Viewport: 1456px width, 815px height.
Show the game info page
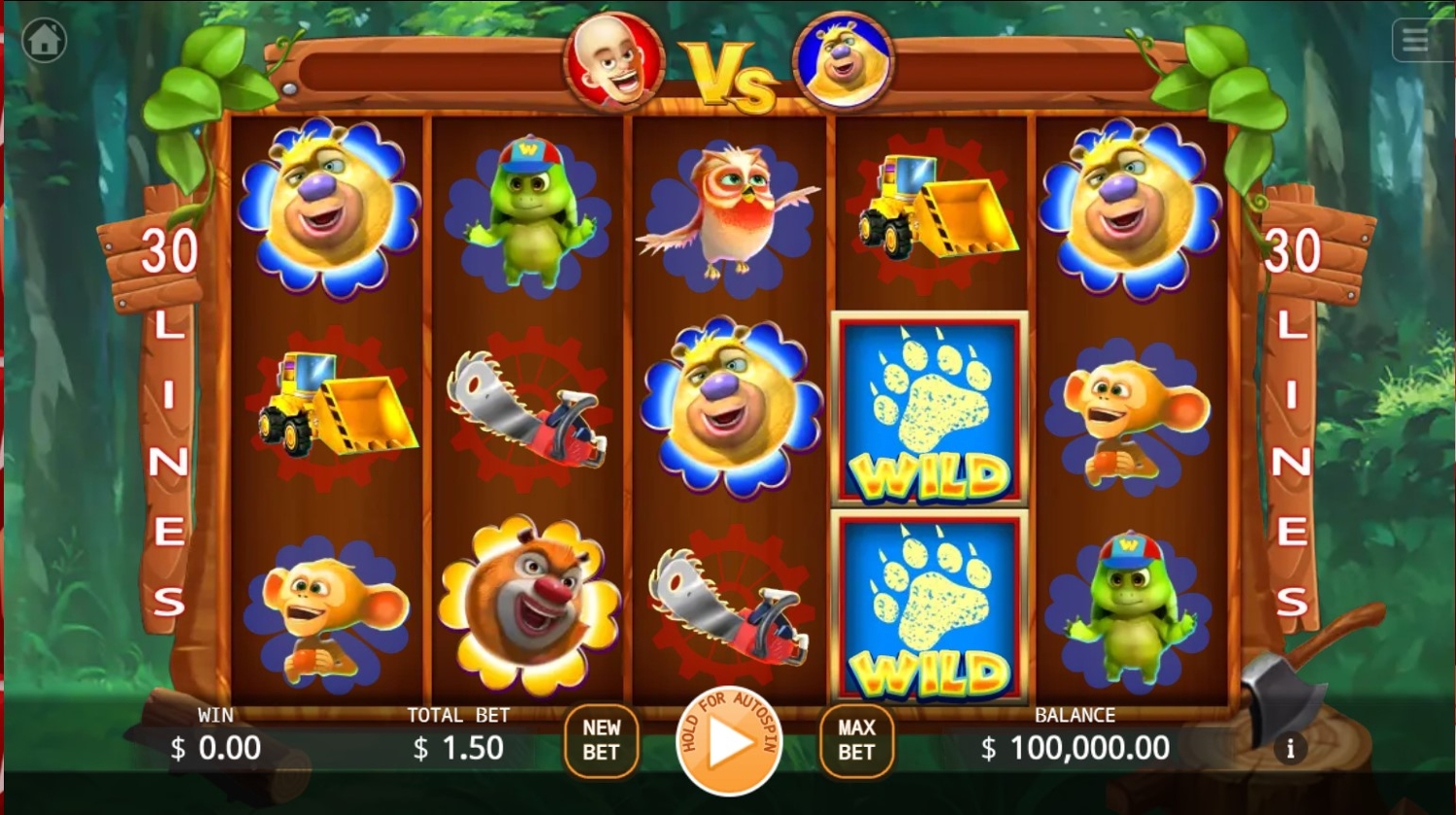[1290, 749]
